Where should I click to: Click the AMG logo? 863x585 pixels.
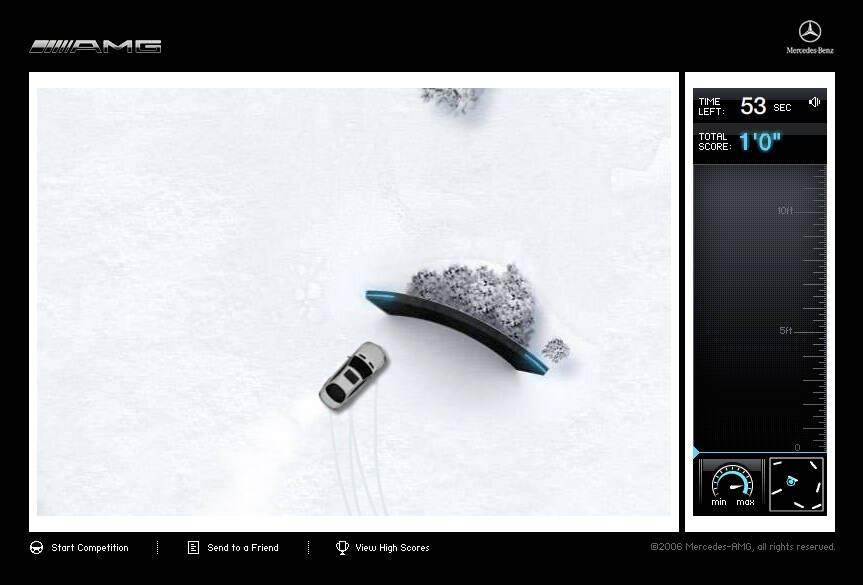96,46
